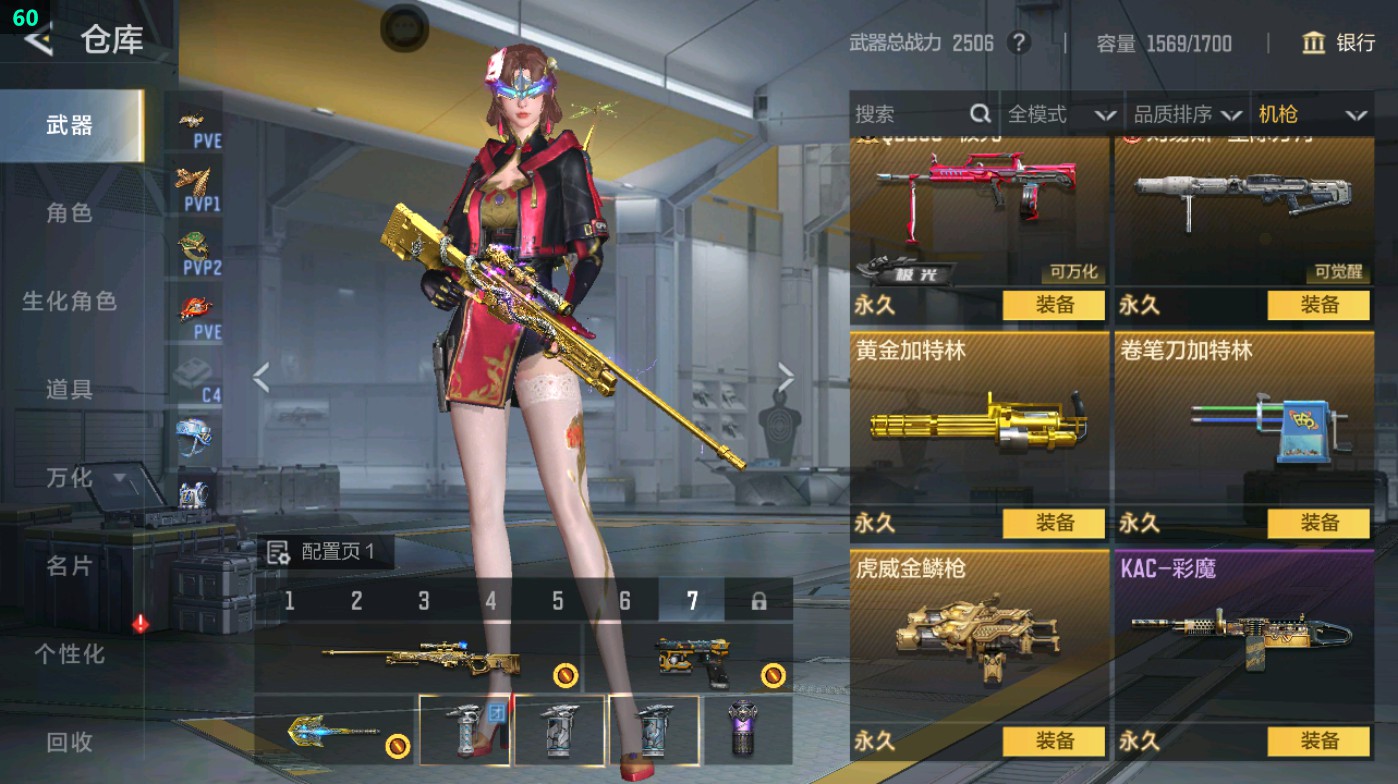The height and width of the screenshot is (784, 1398).
Task: Equip the 黄金加特林 weapon
Action: coord(1054,523)
